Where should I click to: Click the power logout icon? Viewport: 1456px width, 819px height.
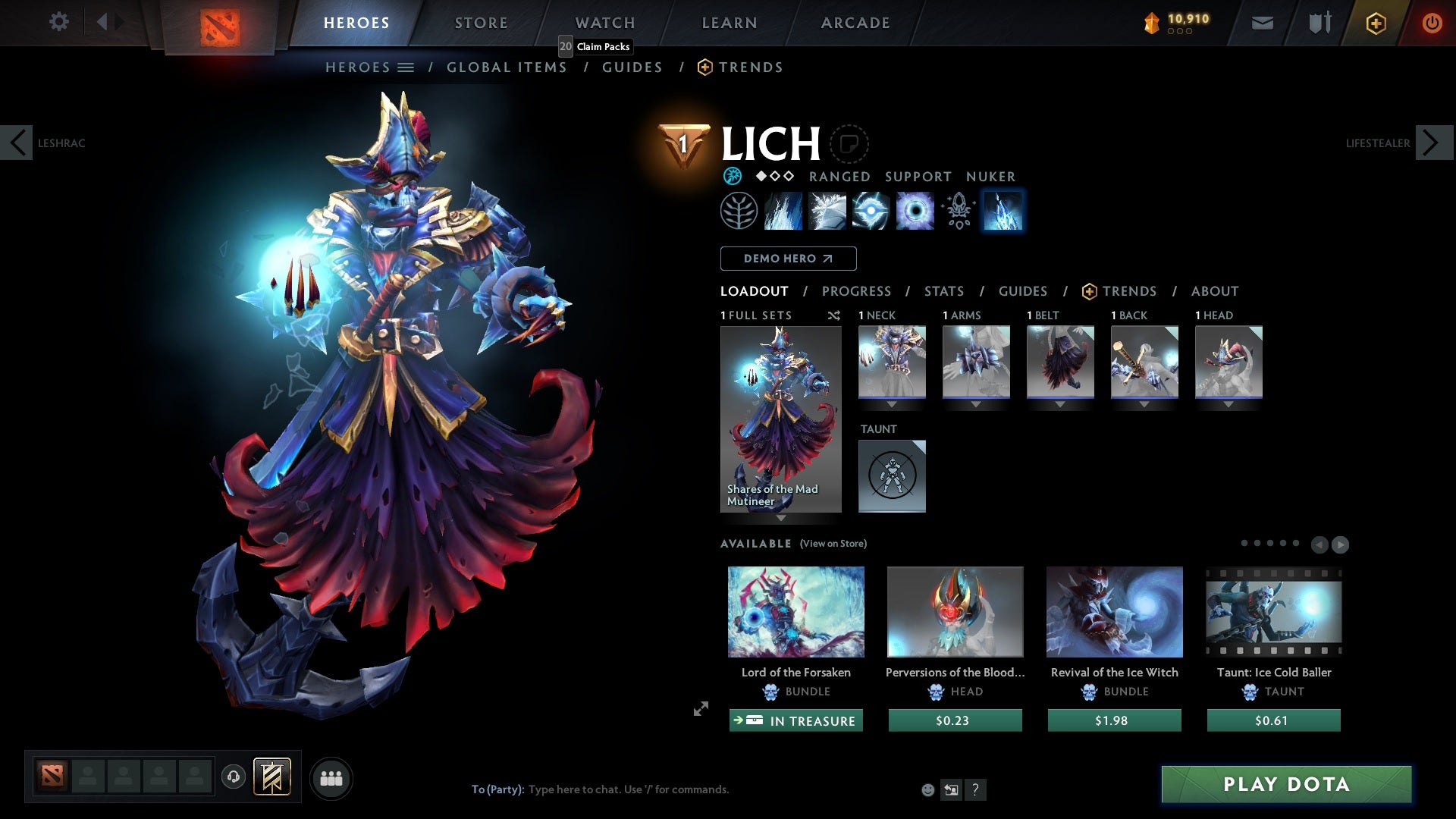pos(1432,23)
